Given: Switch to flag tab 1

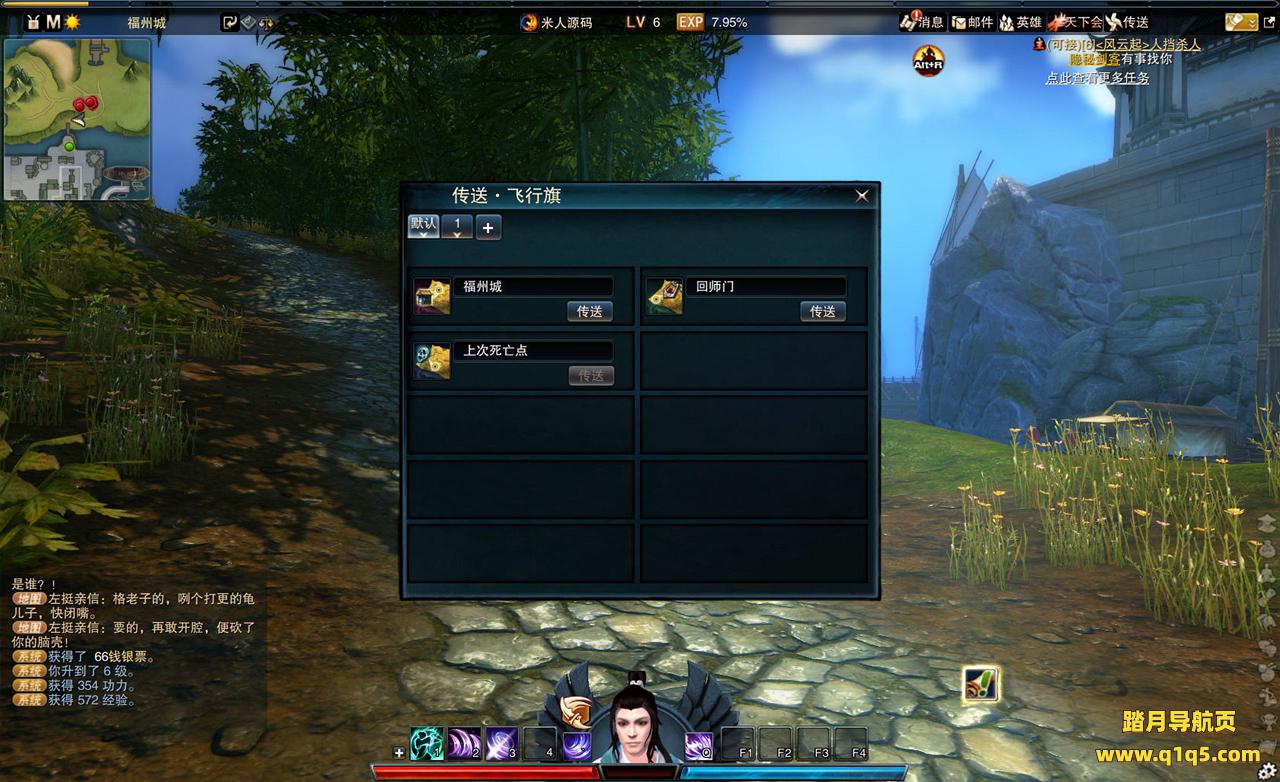Looking at the screenshot, I should 457,226.
